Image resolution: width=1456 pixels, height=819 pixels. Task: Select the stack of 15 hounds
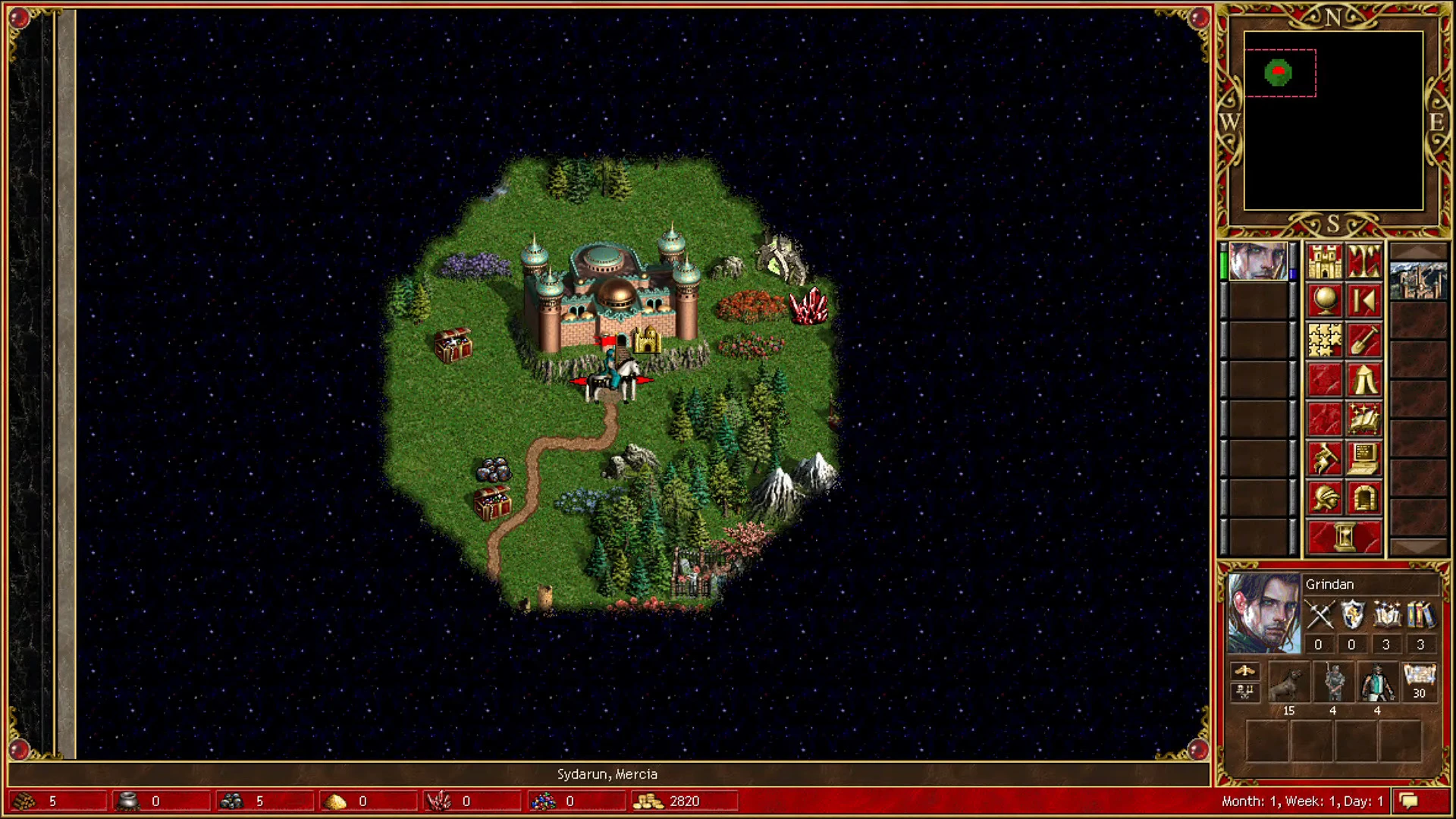[x=1289, y=682]
